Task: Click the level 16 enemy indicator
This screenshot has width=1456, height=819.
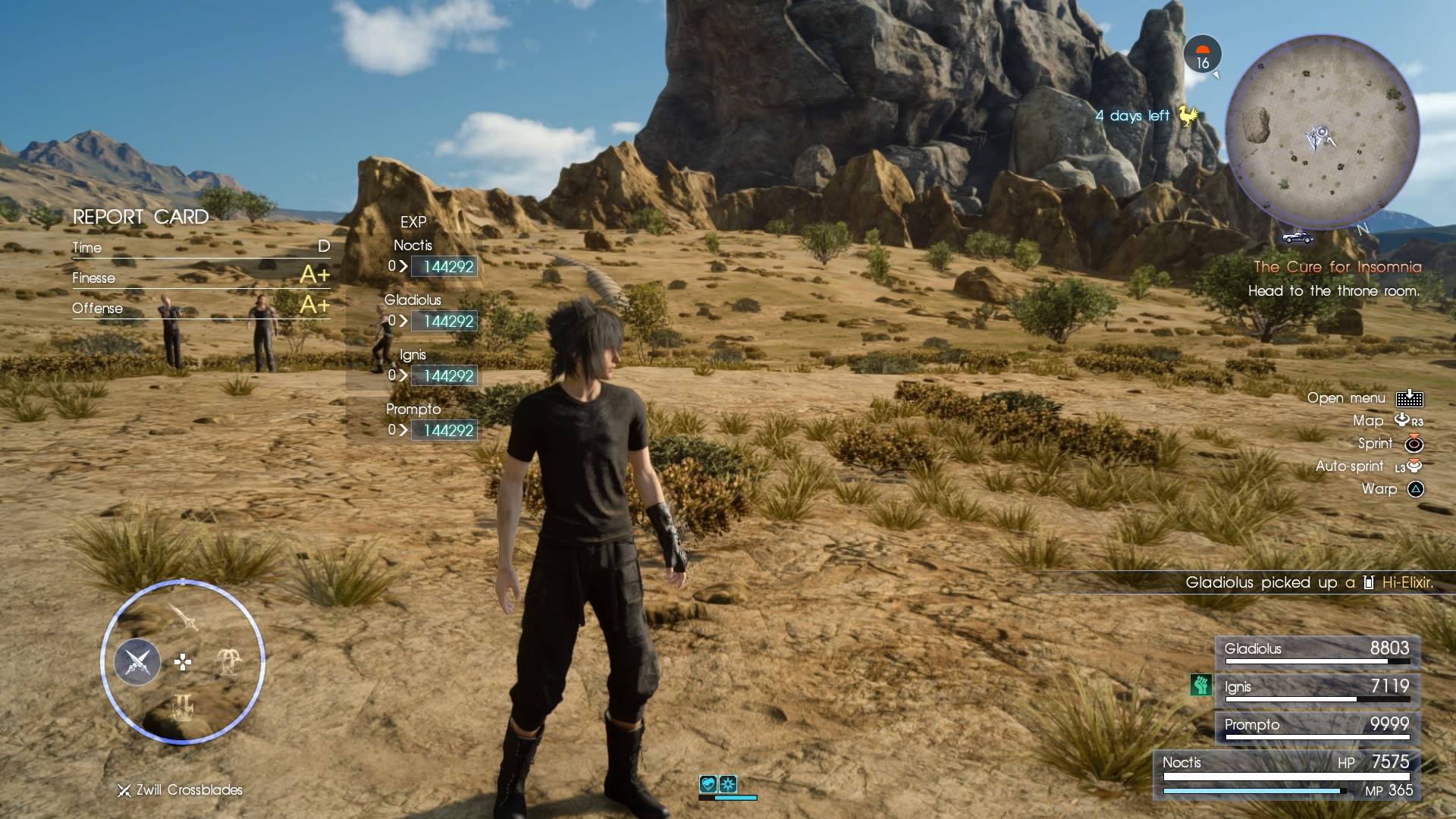Action: pyautogui.click(x=1202, y=55)
